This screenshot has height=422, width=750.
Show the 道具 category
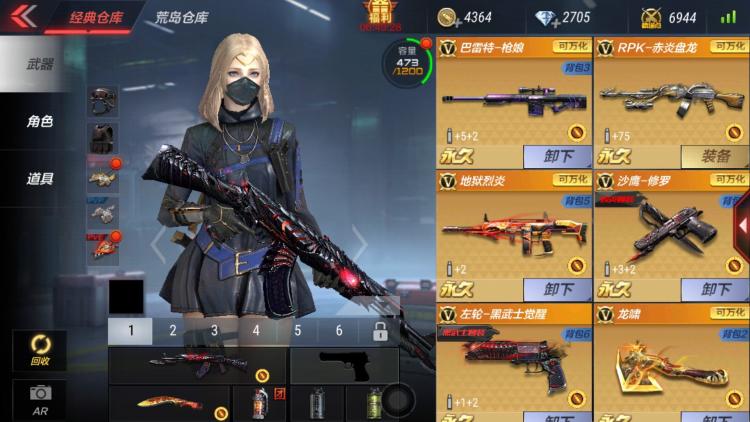click(x=40, y=180)
